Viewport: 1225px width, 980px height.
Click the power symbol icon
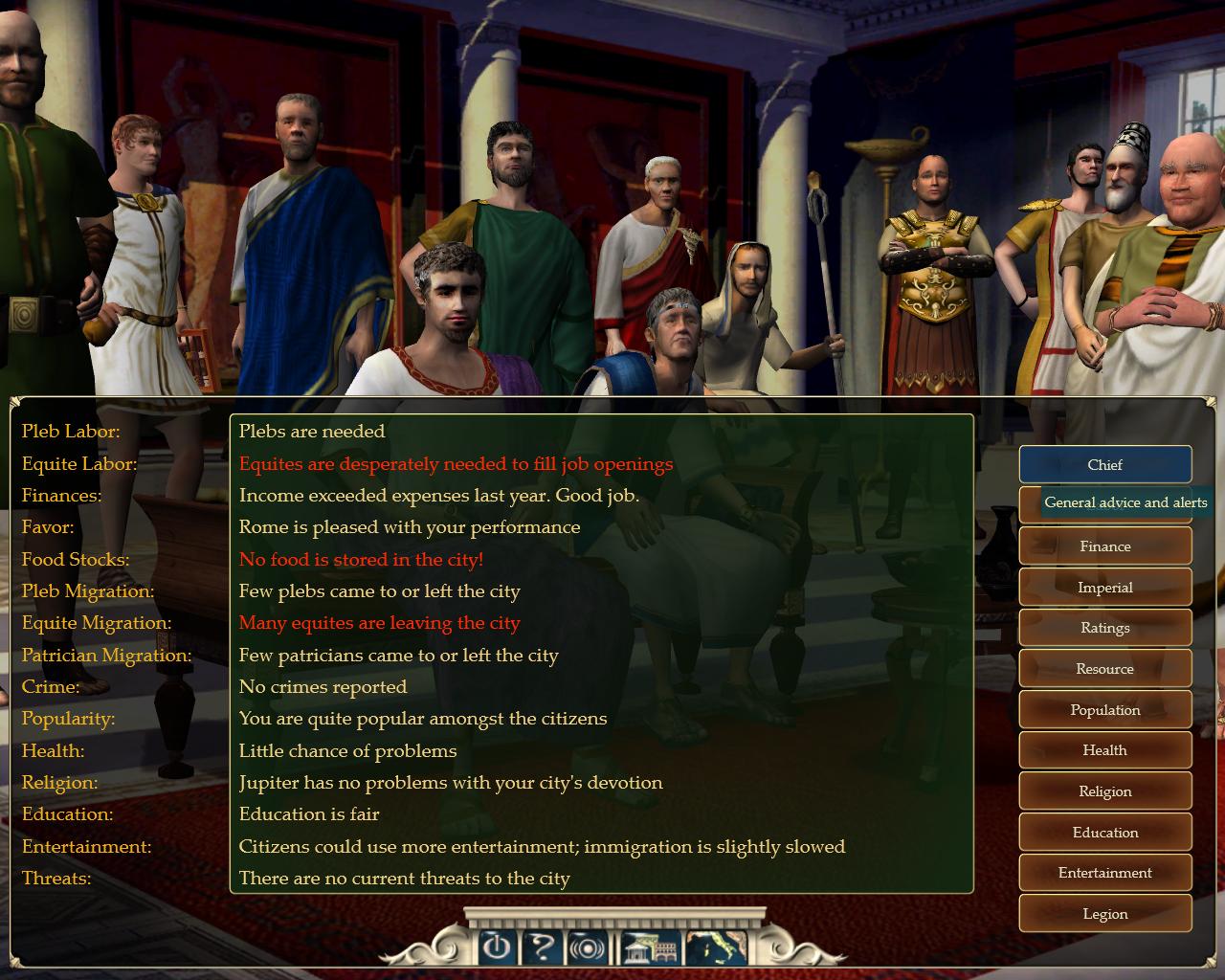[x=496, y=947]
